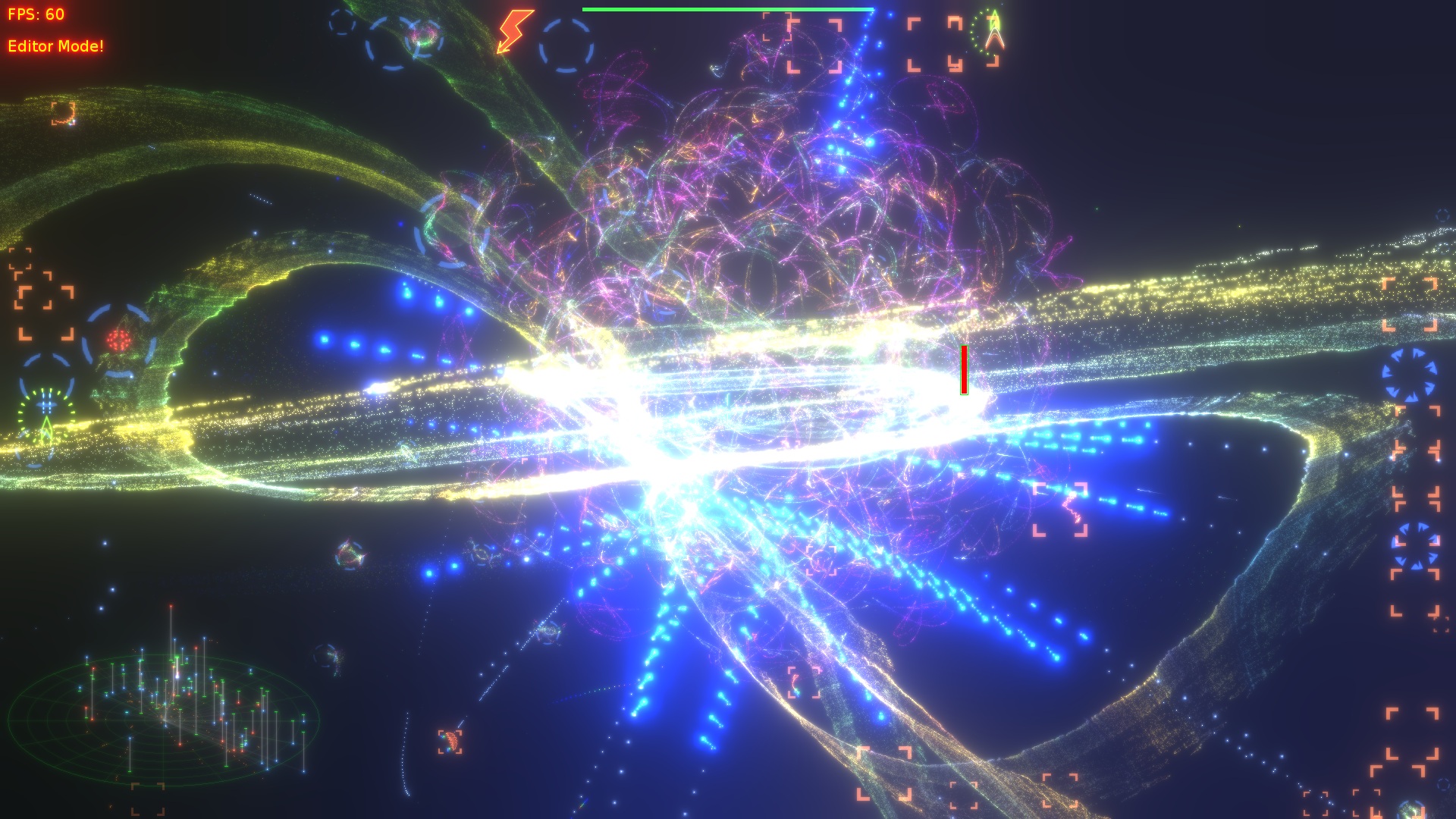This screenshot has width=1456, height=819.
Task: Click the Editor Mode text label
Action: tap(57, 45)
